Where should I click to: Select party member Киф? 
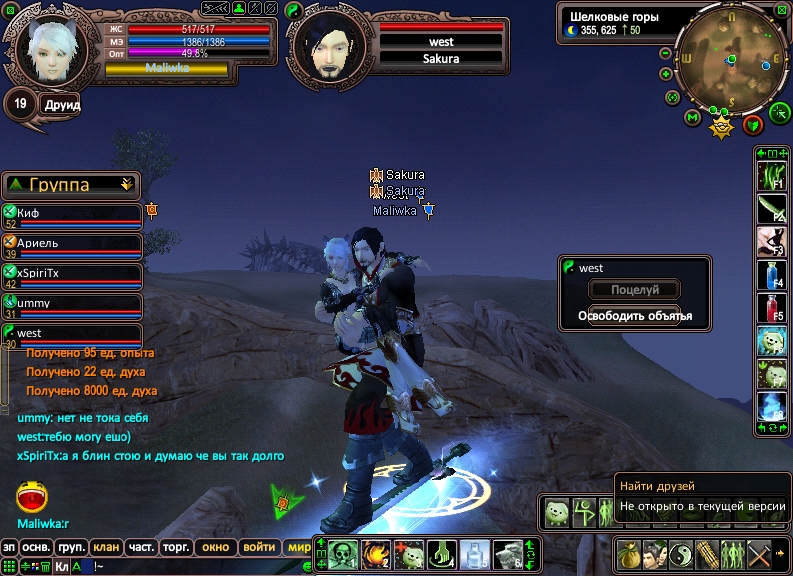(72, 214)
